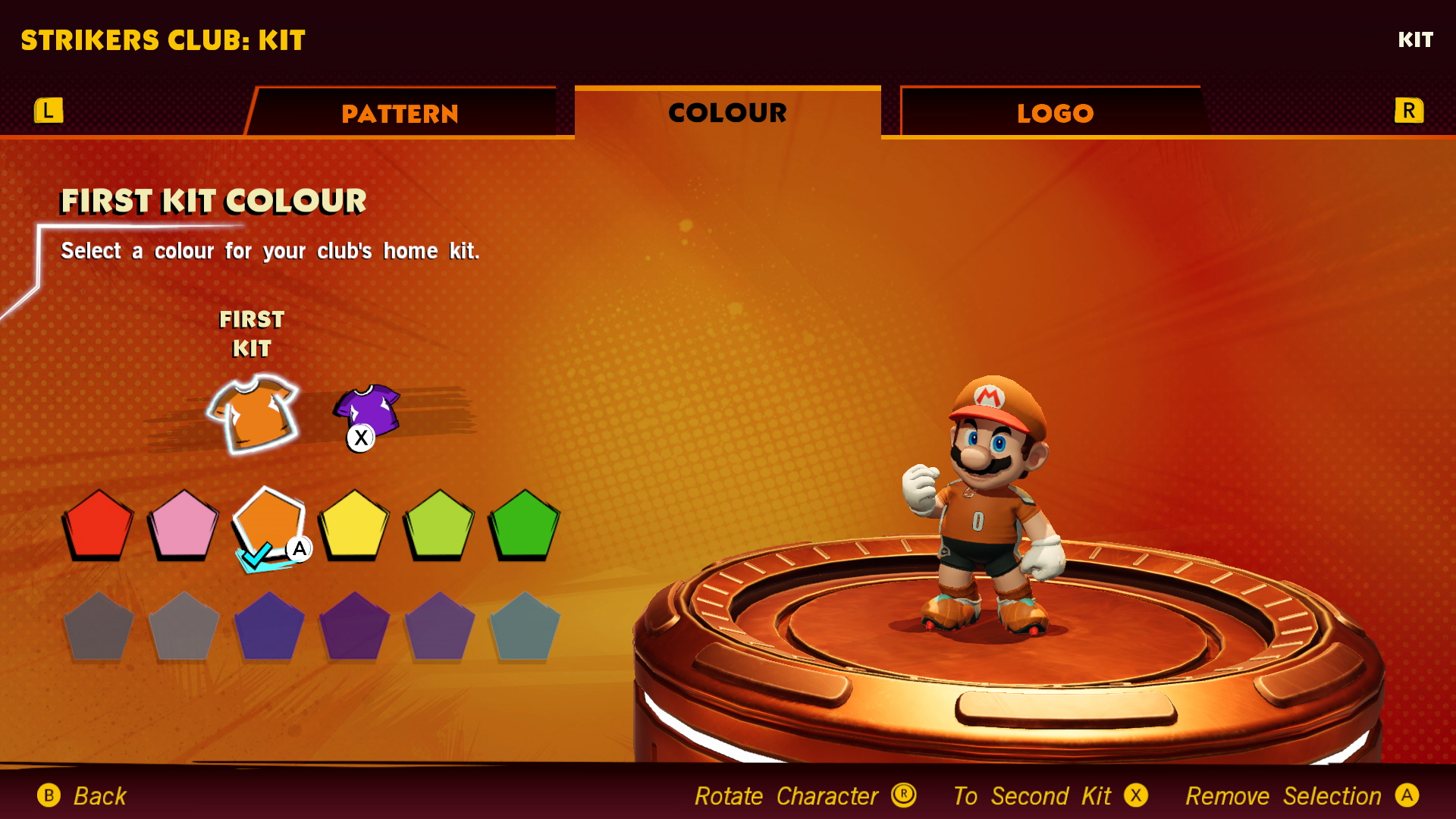Pick the red colour swatch

[x=98, y=525]
